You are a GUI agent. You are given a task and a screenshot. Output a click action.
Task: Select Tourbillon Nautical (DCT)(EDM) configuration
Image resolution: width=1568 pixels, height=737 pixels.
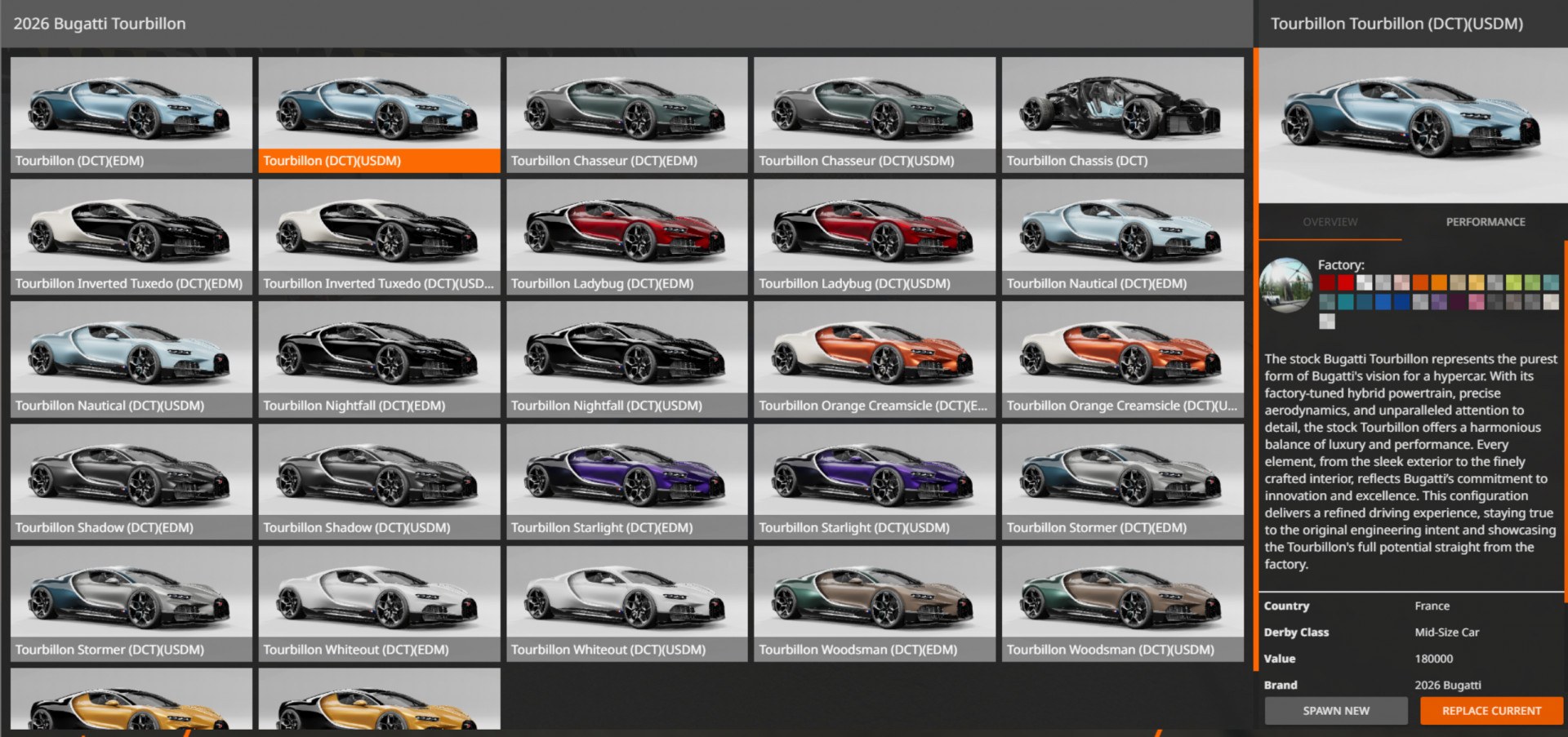click(1122, 237)
